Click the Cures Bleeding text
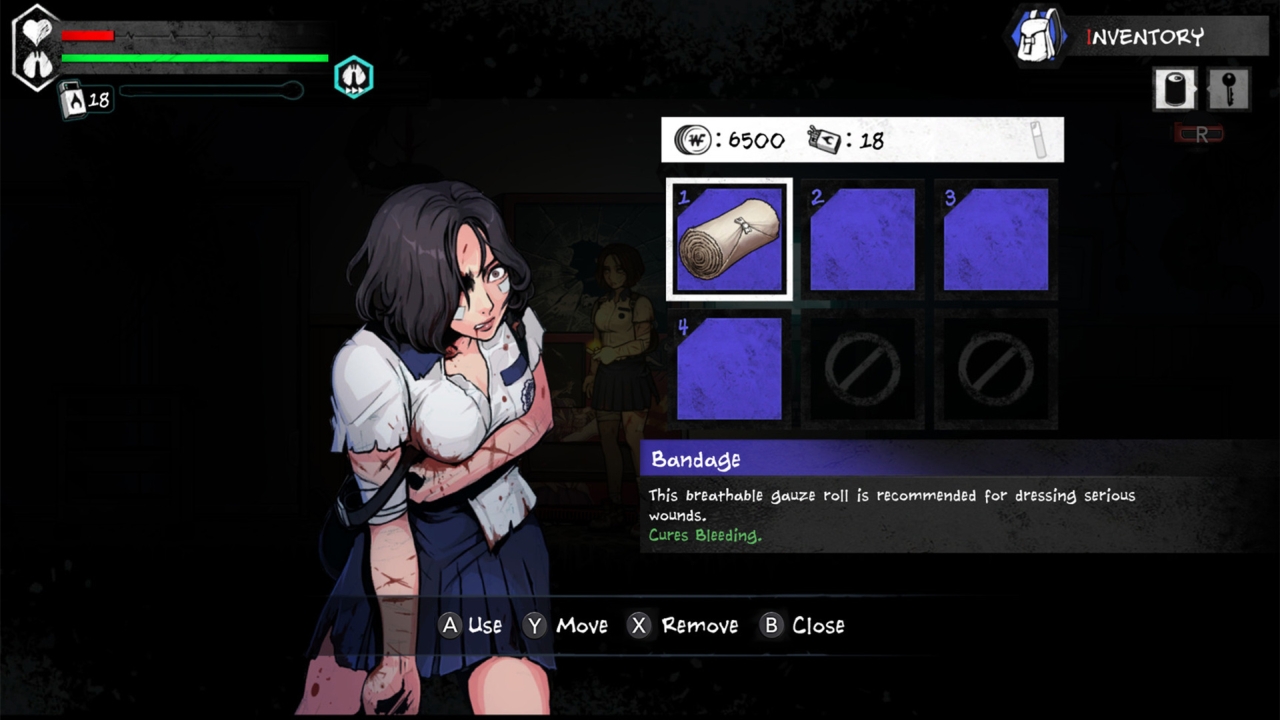1280x720 pixels. coord(705,536)
